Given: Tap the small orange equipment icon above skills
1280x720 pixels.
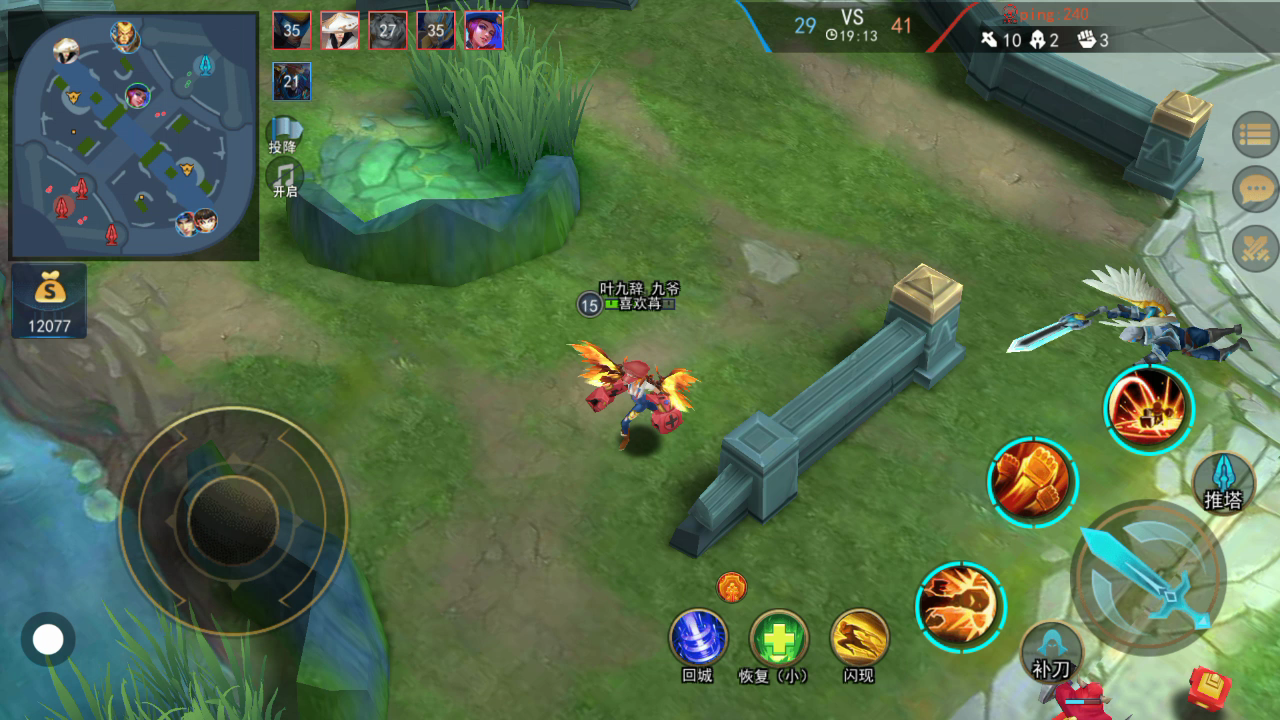Looking at the screenshot, I should coord(732,586).
